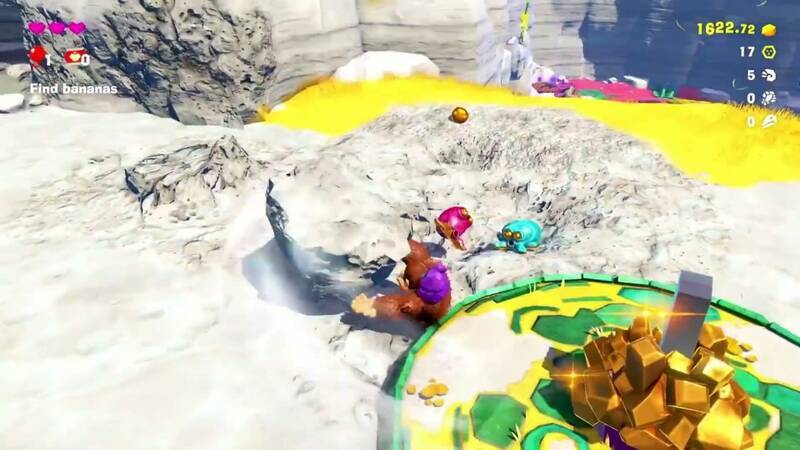The width and height of the screenshot is (800, 450).
Task: Click the Find bananas objective tracker
Action: pyautogui.click(x=72, y=89)
